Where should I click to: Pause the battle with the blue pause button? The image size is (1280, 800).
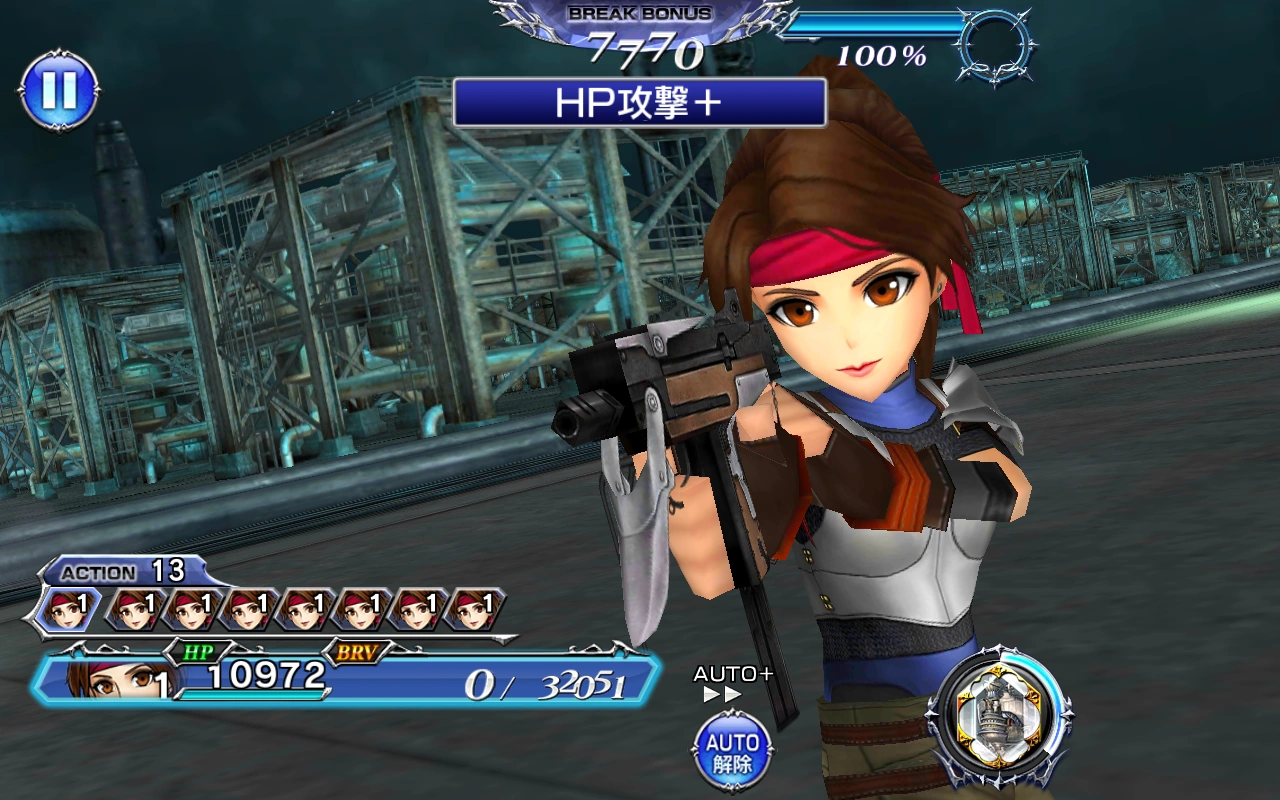point(58,90)
